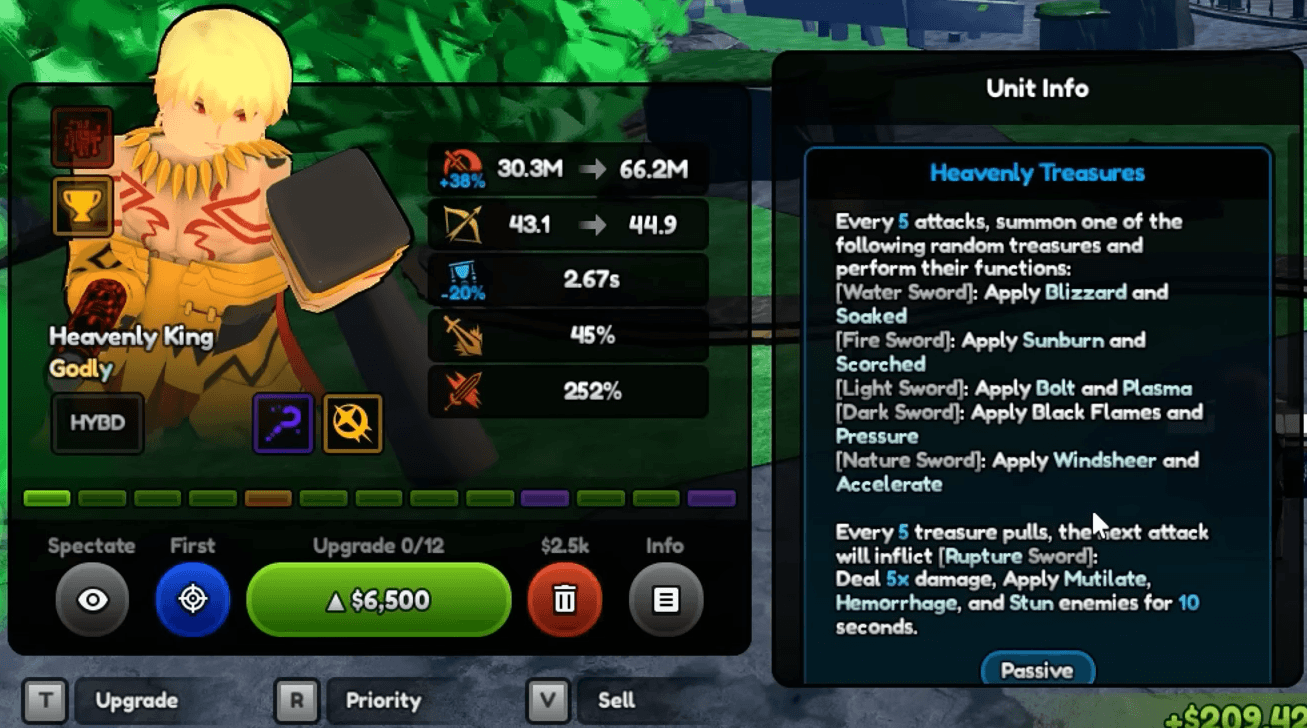
Task: Switch to the Passive tab
Action: coord(1037,670)
